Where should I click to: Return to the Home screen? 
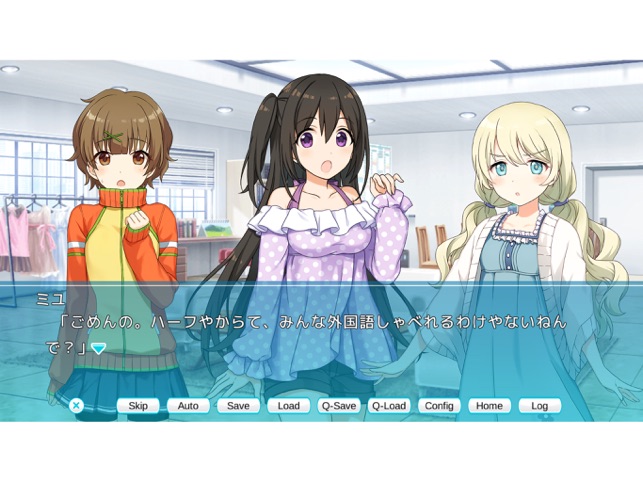[489, 406]
